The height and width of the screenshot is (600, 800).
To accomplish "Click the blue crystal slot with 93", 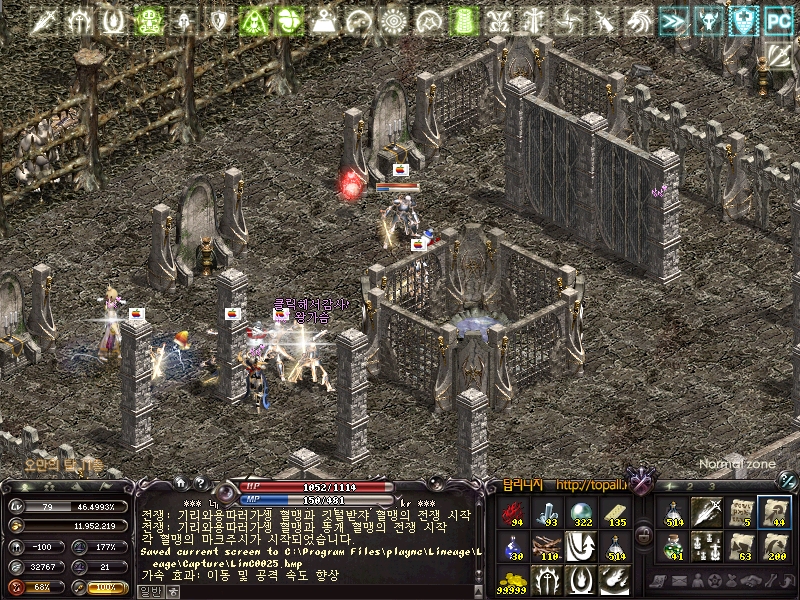I will pyautogui.click(x=546, y=513).
